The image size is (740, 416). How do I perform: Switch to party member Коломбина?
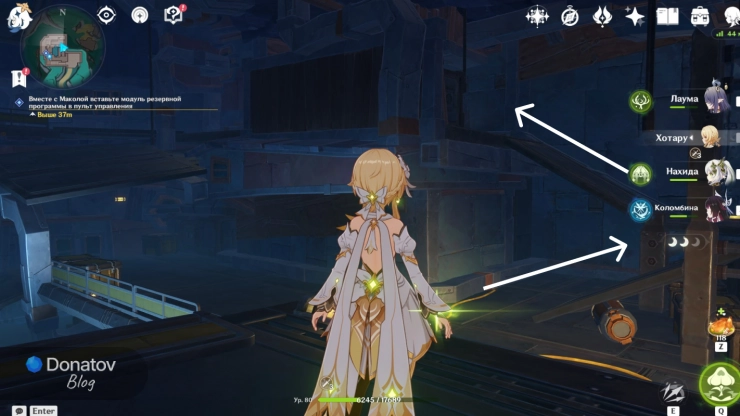[716, 208]
